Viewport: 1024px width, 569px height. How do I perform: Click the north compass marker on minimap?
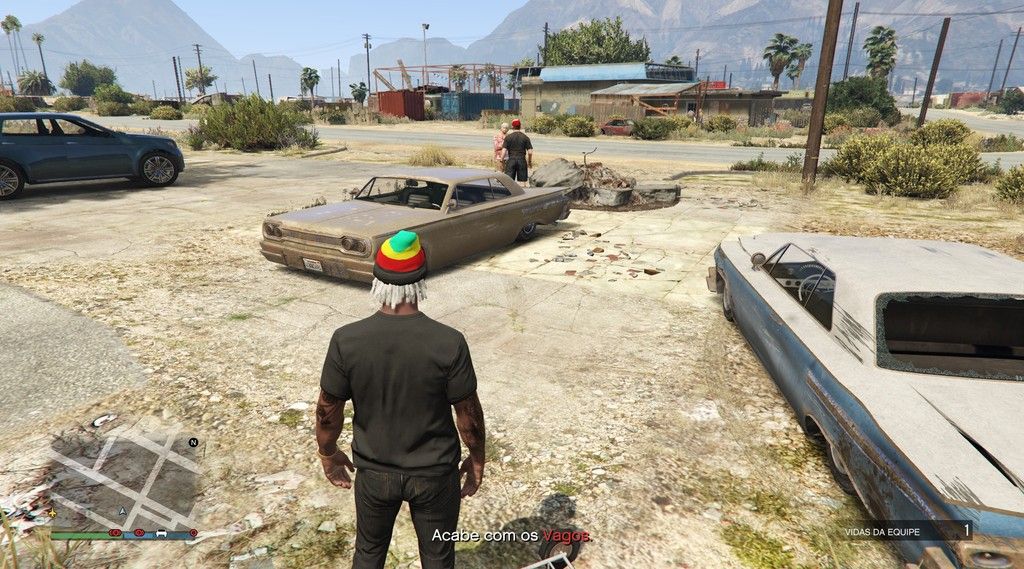pos(193,441)
